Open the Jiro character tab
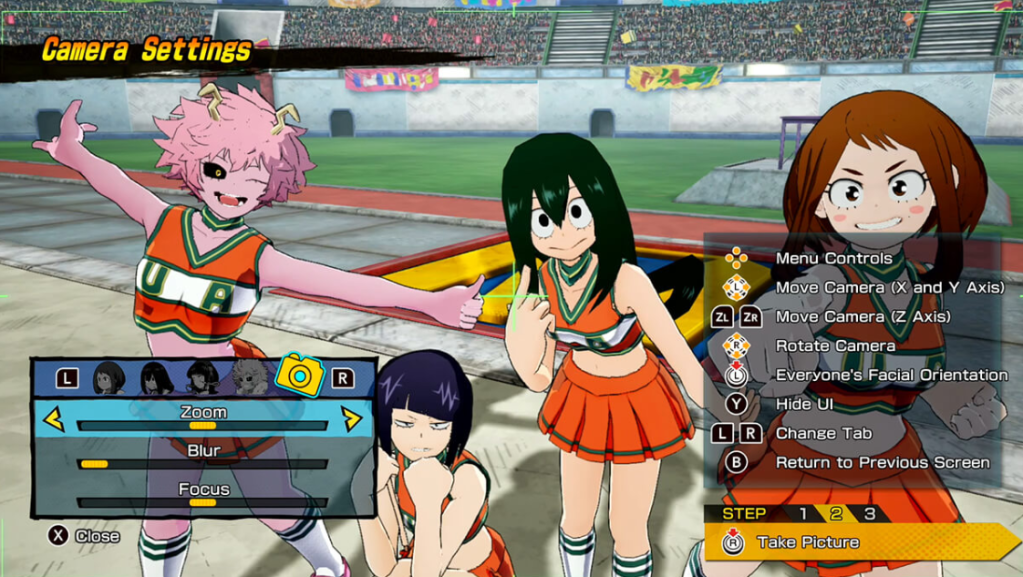 point(203,377)
